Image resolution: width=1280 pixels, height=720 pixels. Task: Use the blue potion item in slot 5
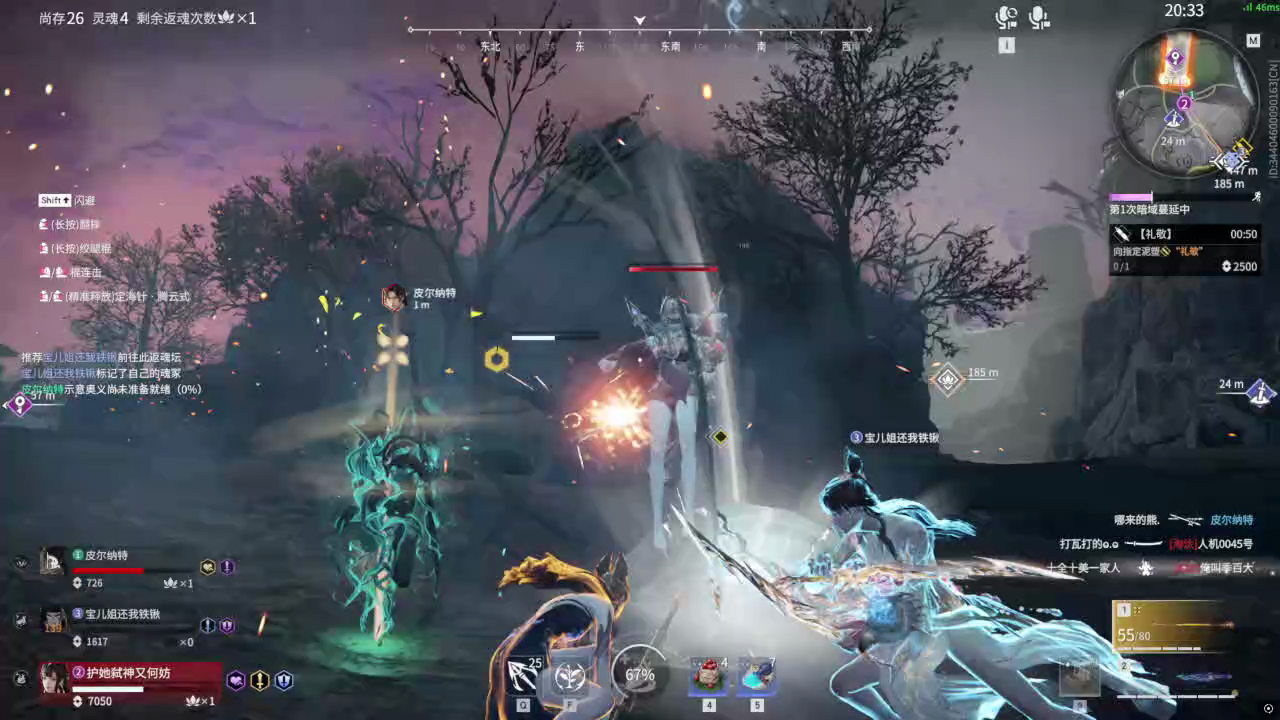point(756,676)
